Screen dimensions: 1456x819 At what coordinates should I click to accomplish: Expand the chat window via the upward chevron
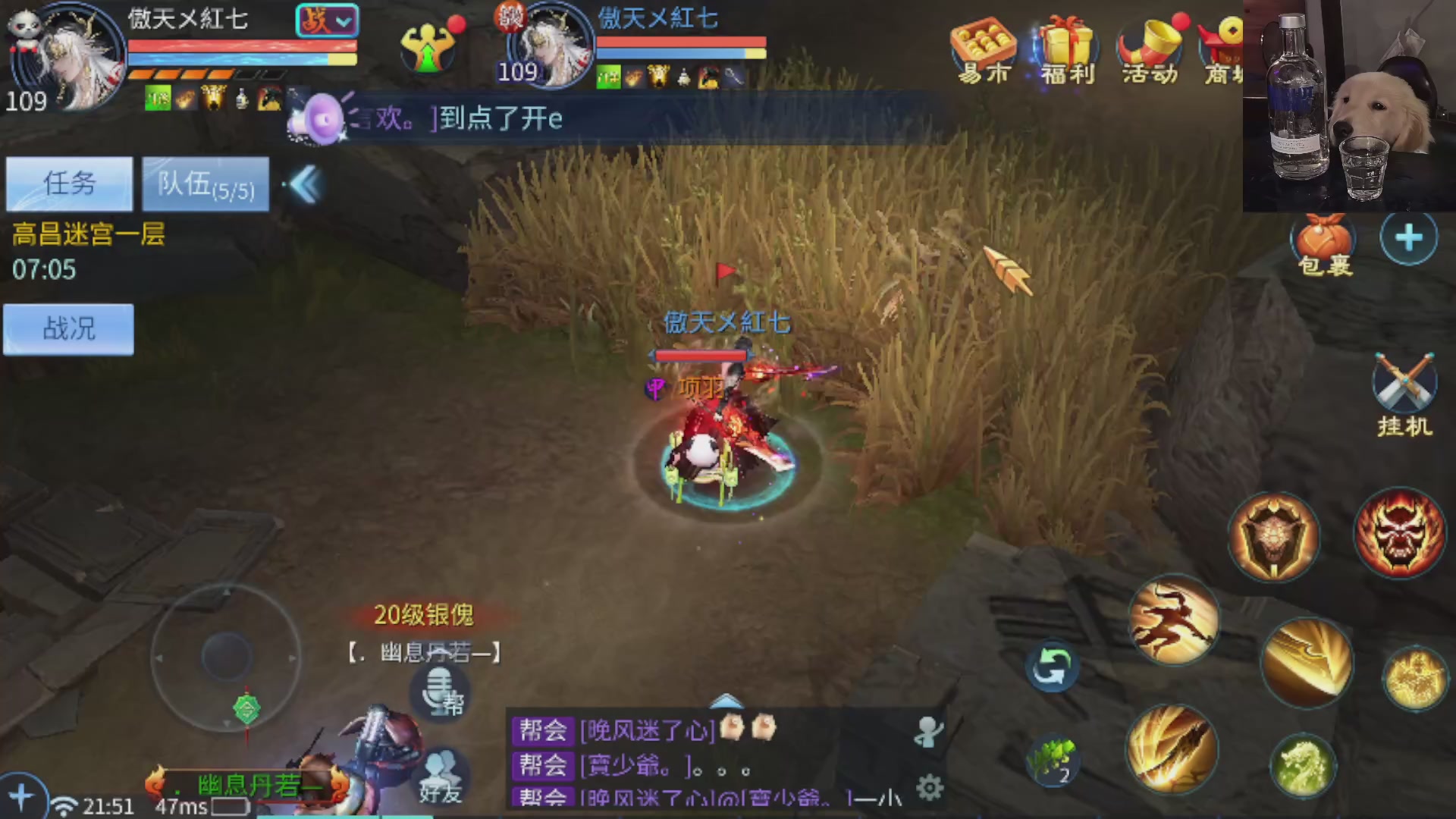726,701
